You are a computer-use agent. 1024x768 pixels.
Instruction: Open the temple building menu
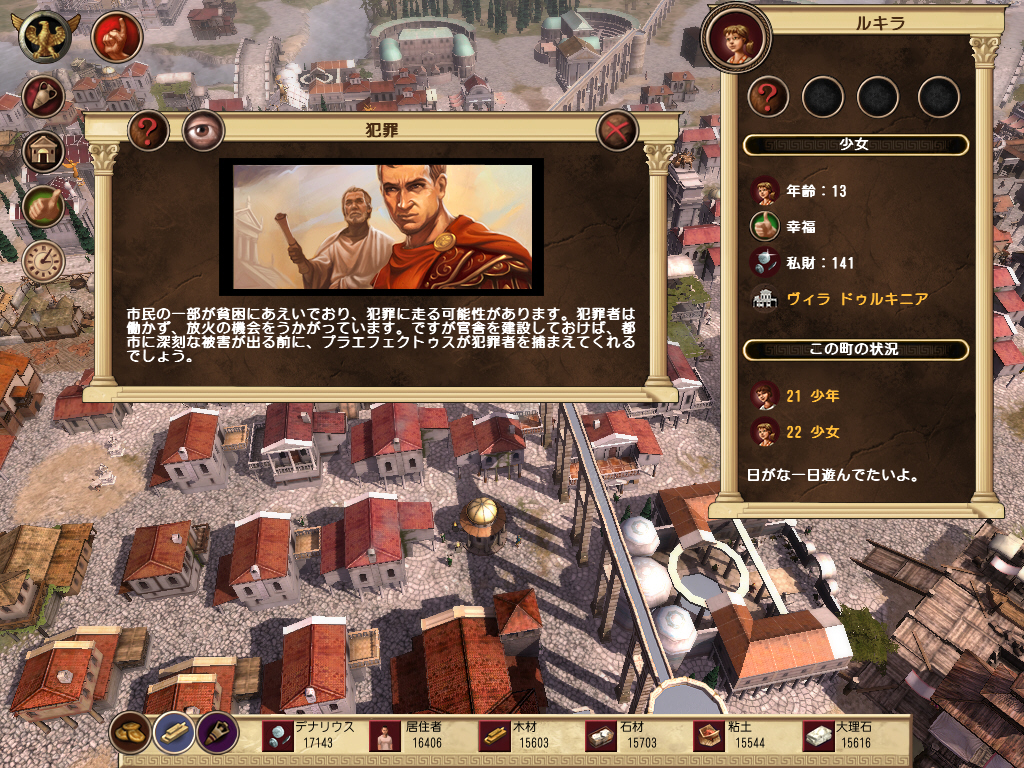(44, 151)
